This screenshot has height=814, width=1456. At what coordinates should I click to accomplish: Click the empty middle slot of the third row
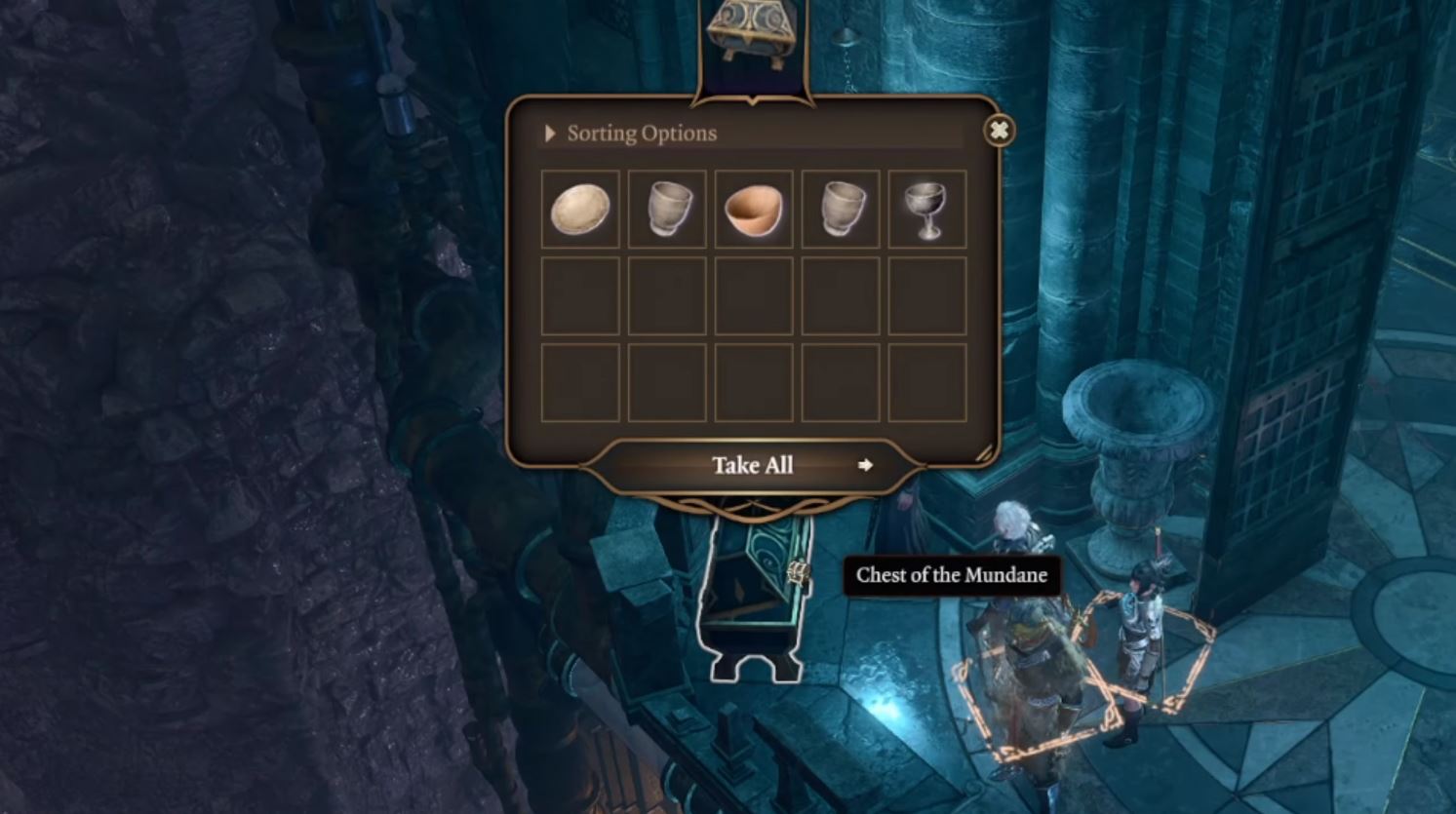pyautogui.click(x=754, y=381)
